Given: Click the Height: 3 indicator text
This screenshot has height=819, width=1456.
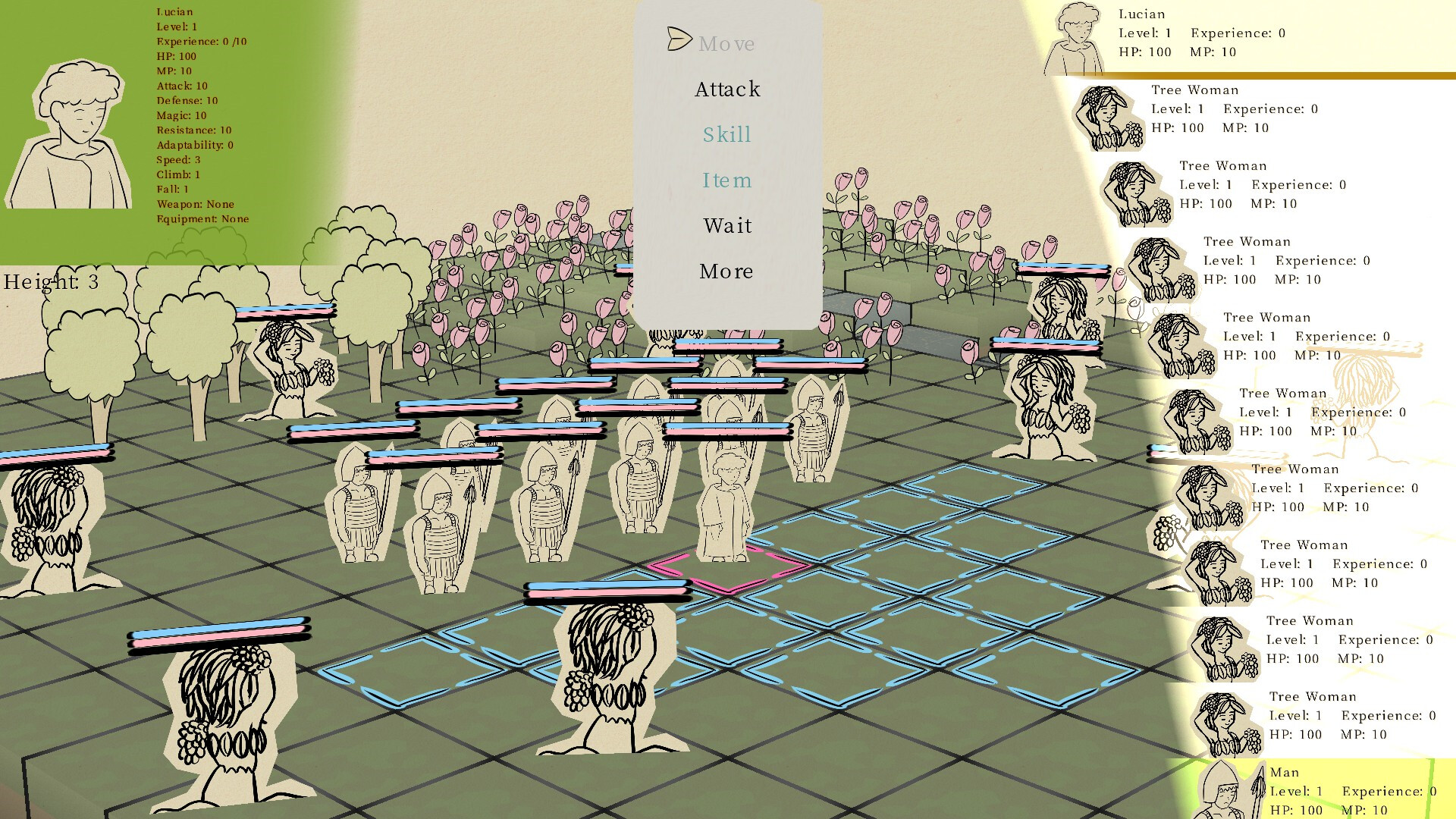Looking at the screenshot, I should 53,283.
